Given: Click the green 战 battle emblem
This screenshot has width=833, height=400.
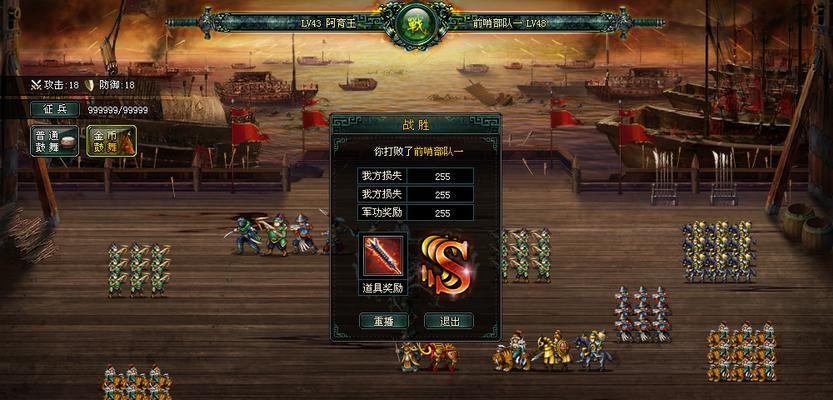Looking at the screenshot, I should [x=415, y=22].
